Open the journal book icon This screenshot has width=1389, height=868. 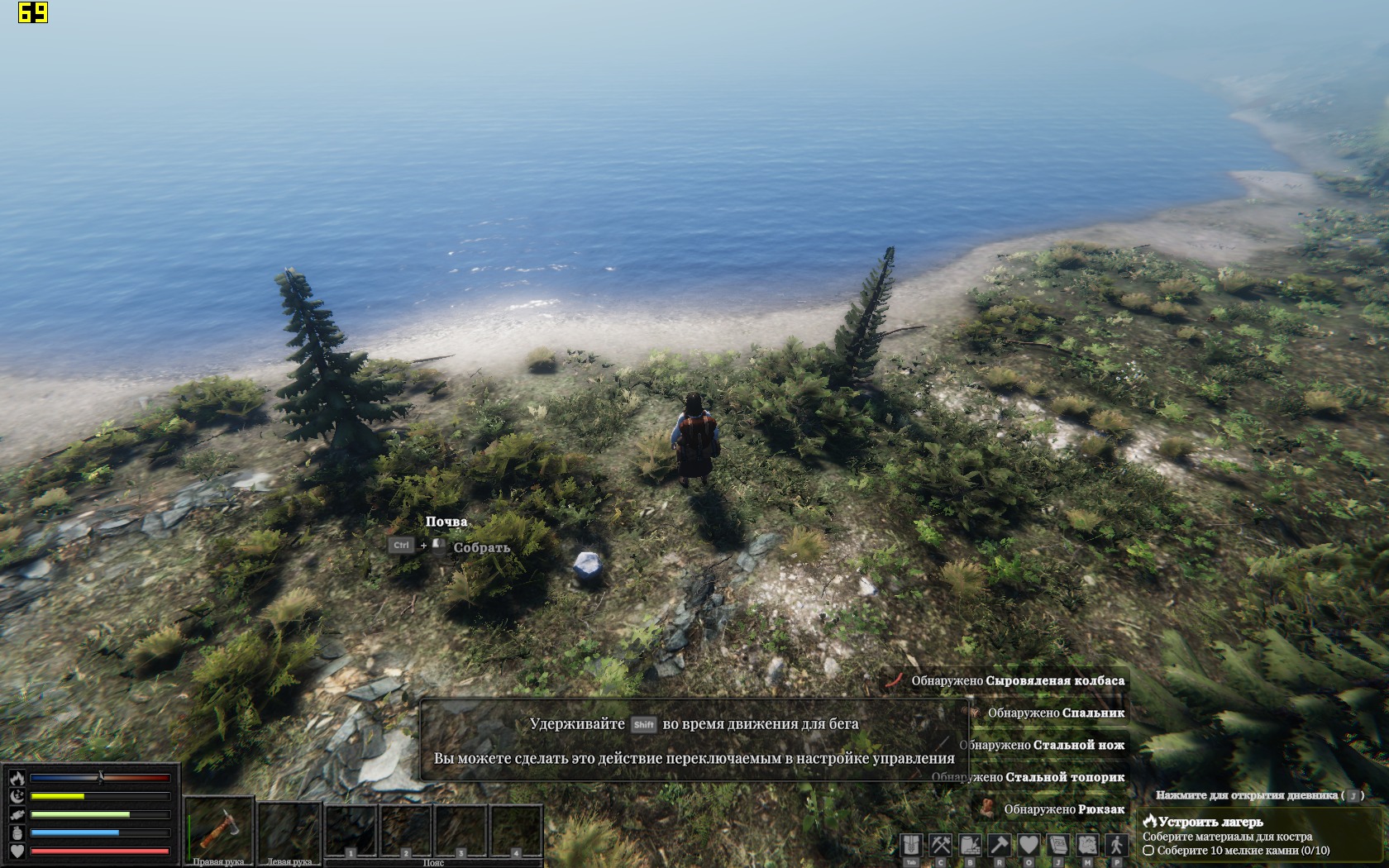click(1058, 845)
